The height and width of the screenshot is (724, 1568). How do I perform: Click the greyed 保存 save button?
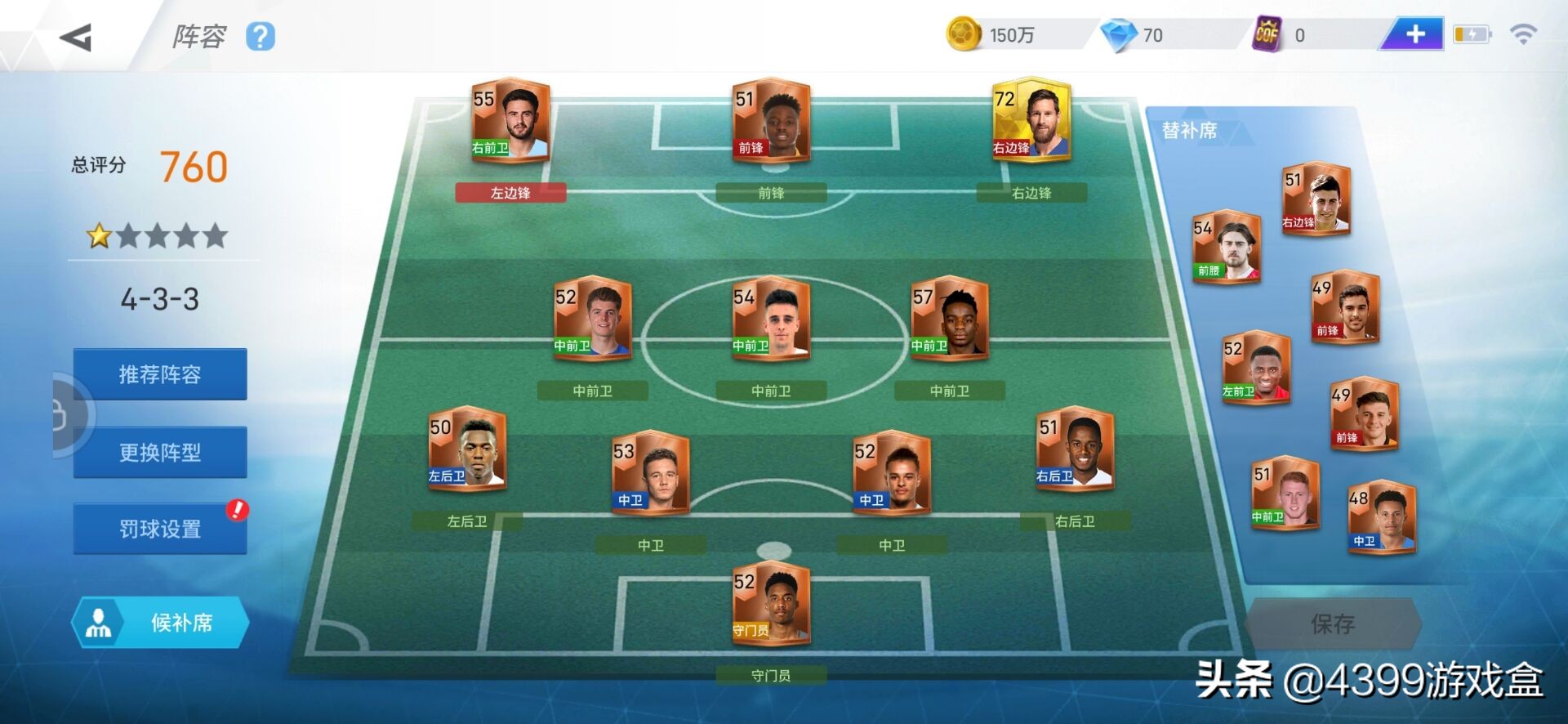coord(1333,624)
